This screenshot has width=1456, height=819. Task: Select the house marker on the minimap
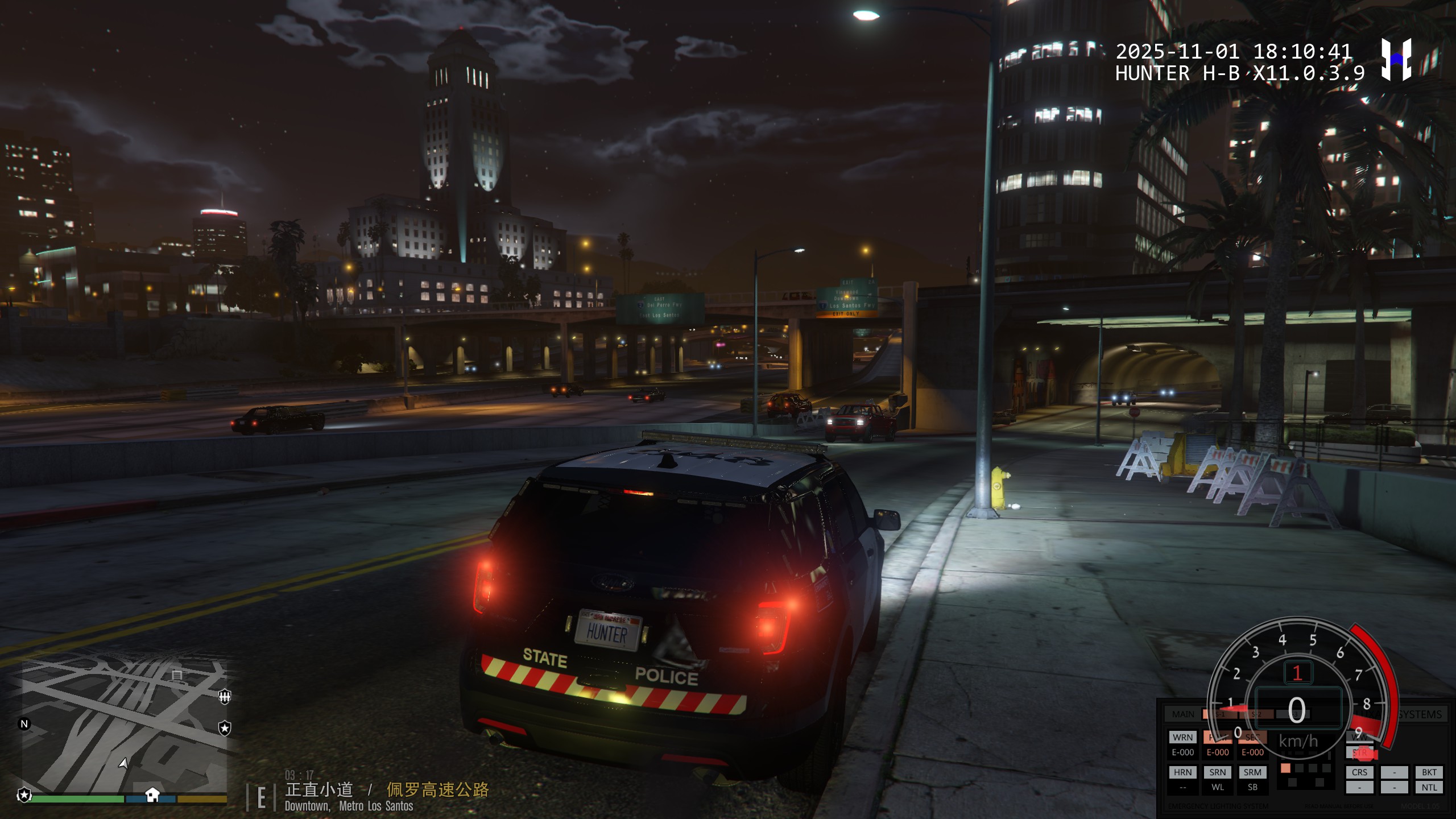point(152,794)
